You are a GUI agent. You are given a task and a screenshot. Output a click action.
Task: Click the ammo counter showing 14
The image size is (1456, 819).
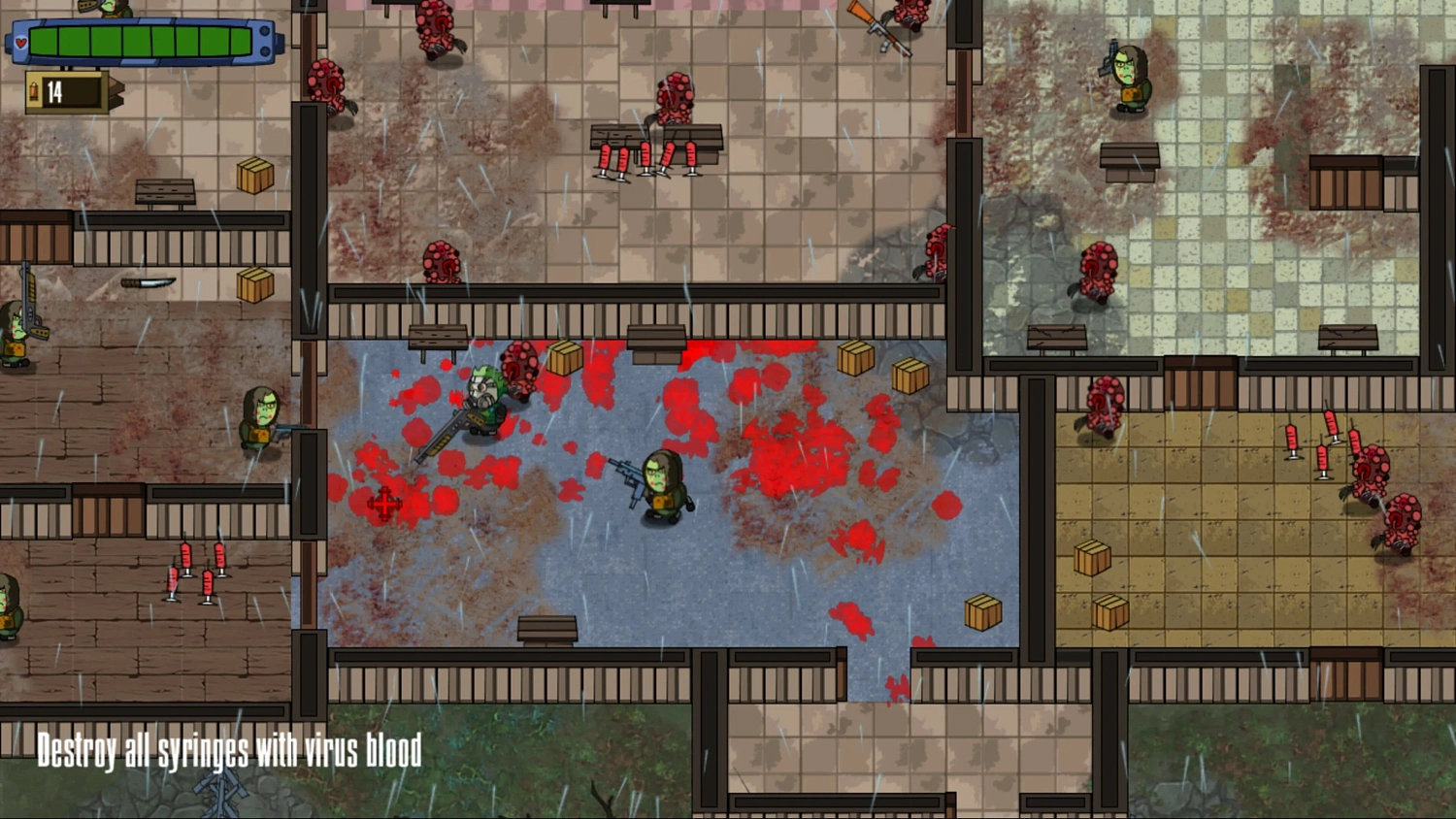click(56, 91)
